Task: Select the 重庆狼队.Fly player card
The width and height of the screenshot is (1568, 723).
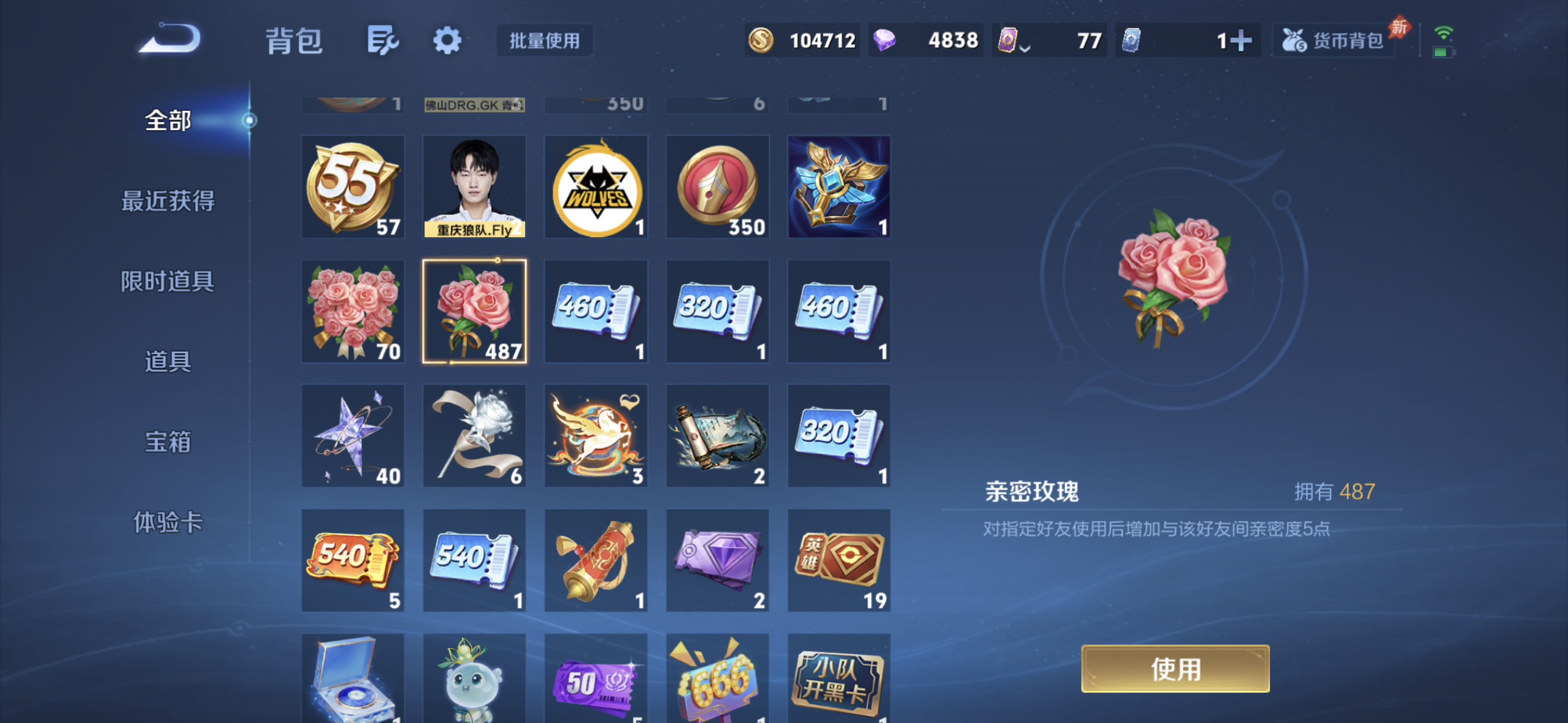Action: (x=474, y=186)
